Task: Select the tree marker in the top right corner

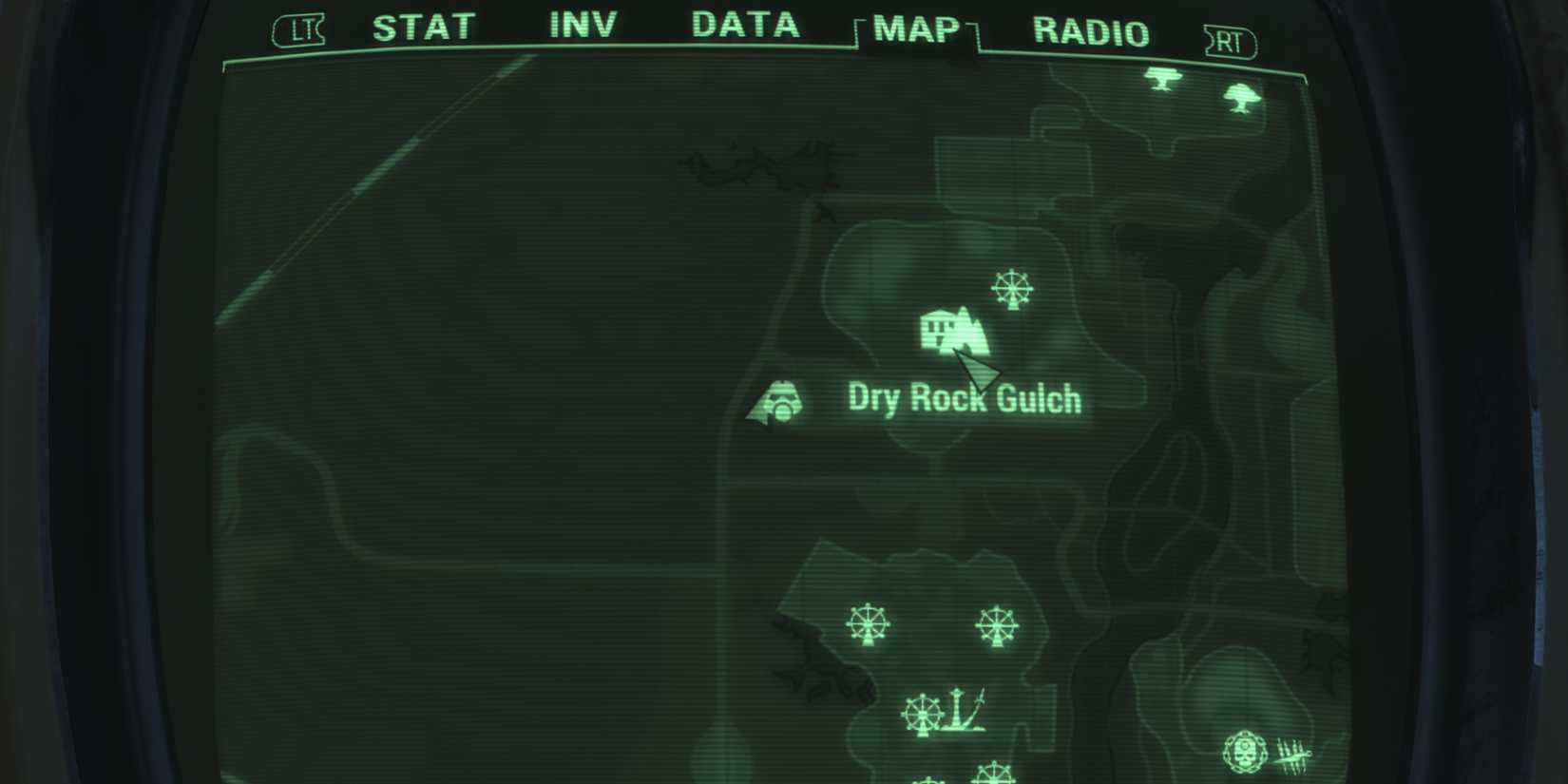Action: 1163,79
